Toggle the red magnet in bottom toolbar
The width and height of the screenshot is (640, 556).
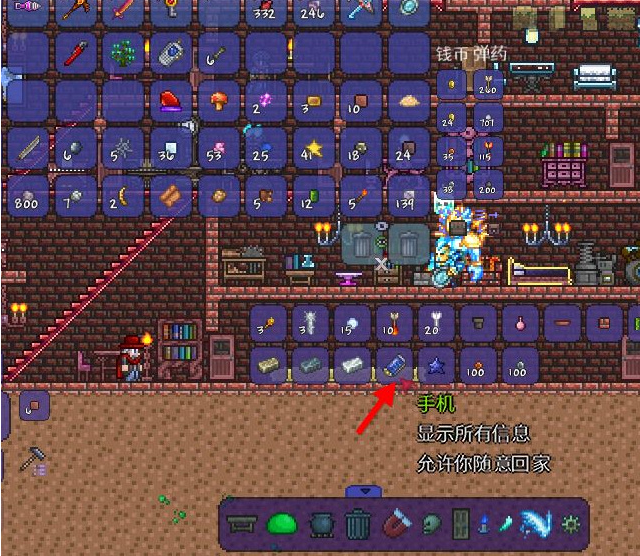click(x=394, y=523)
